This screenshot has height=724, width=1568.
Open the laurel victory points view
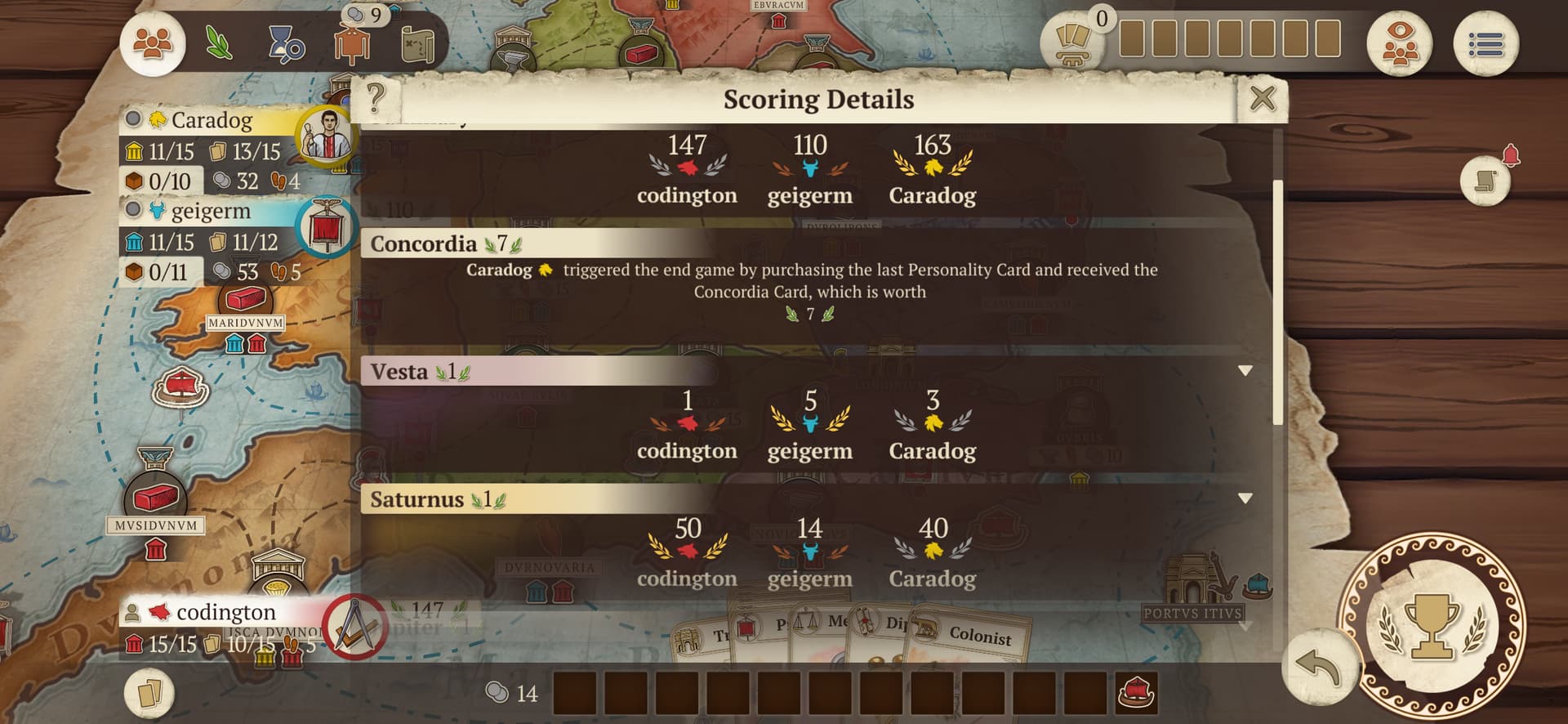coord(218,43)
